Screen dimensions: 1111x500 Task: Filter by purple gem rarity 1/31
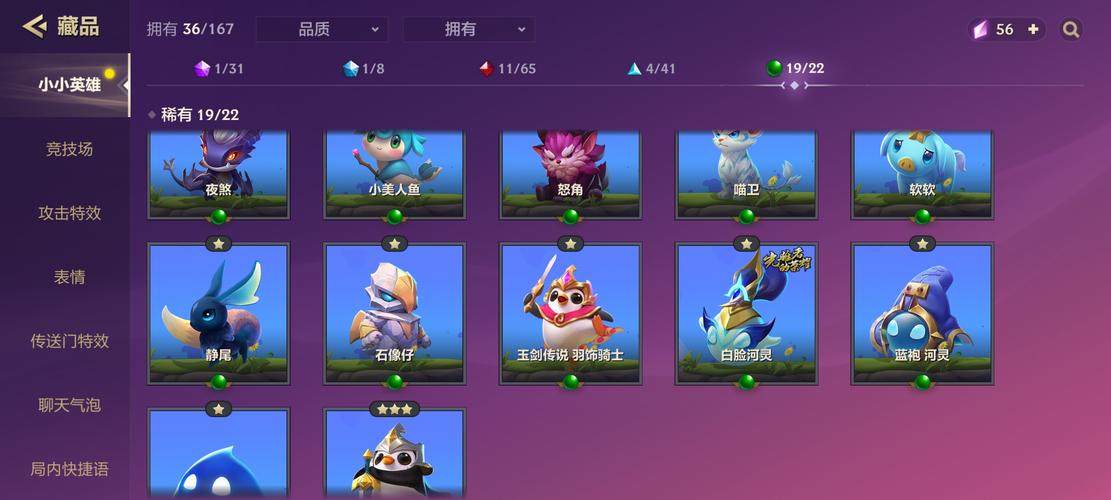(219, 69)
